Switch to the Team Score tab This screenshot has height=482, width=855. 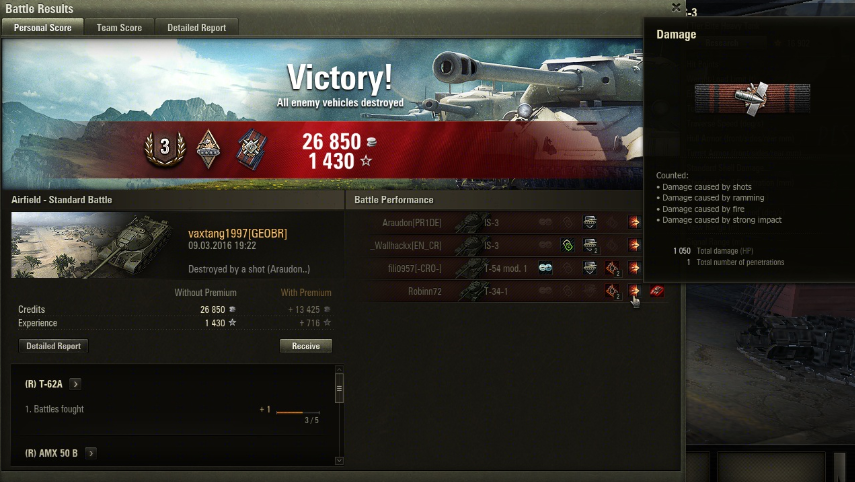pyautogui.click(x=119, y=28)
